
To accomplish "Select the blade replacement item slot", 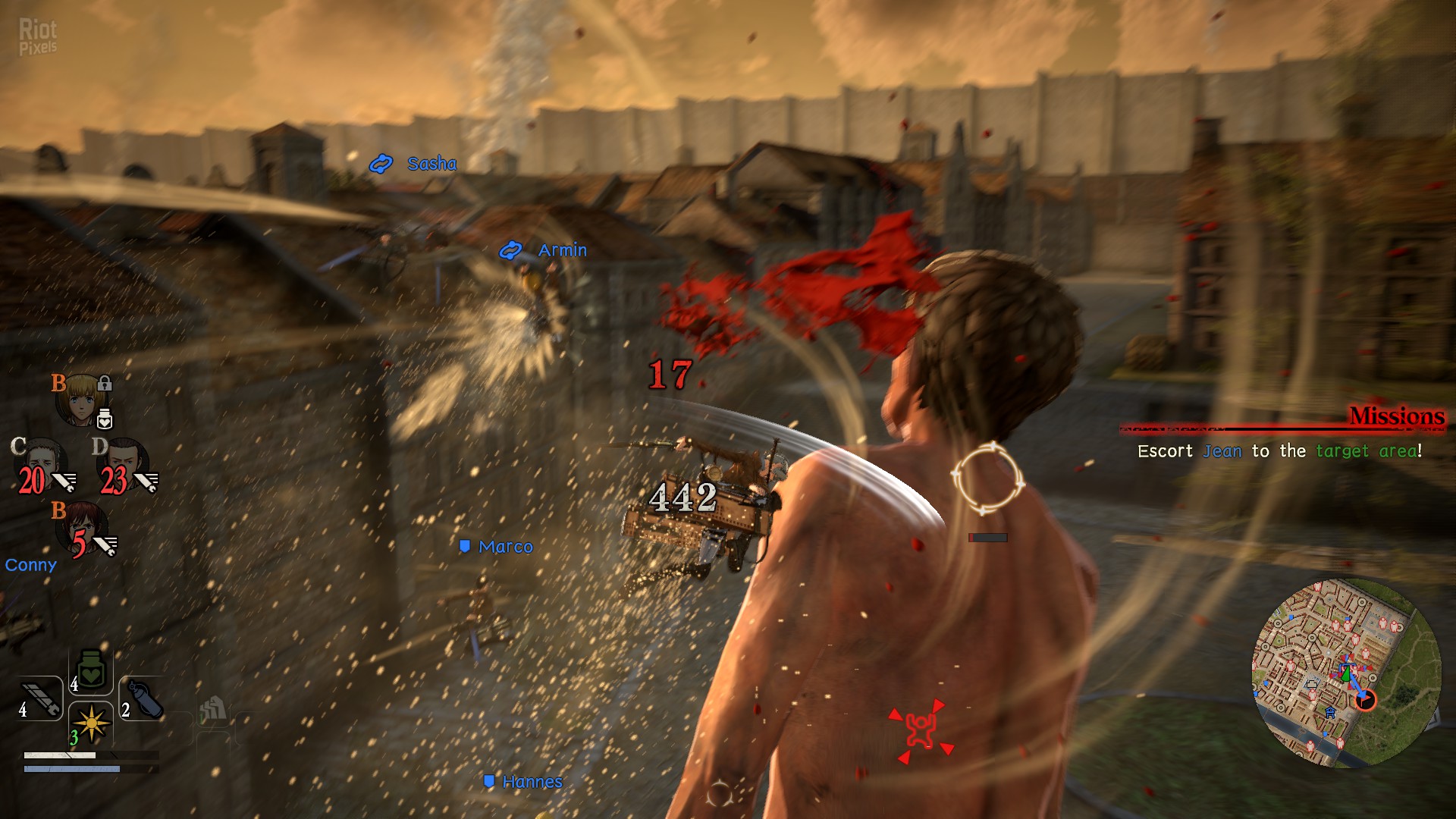I will [x=41, y=698].
